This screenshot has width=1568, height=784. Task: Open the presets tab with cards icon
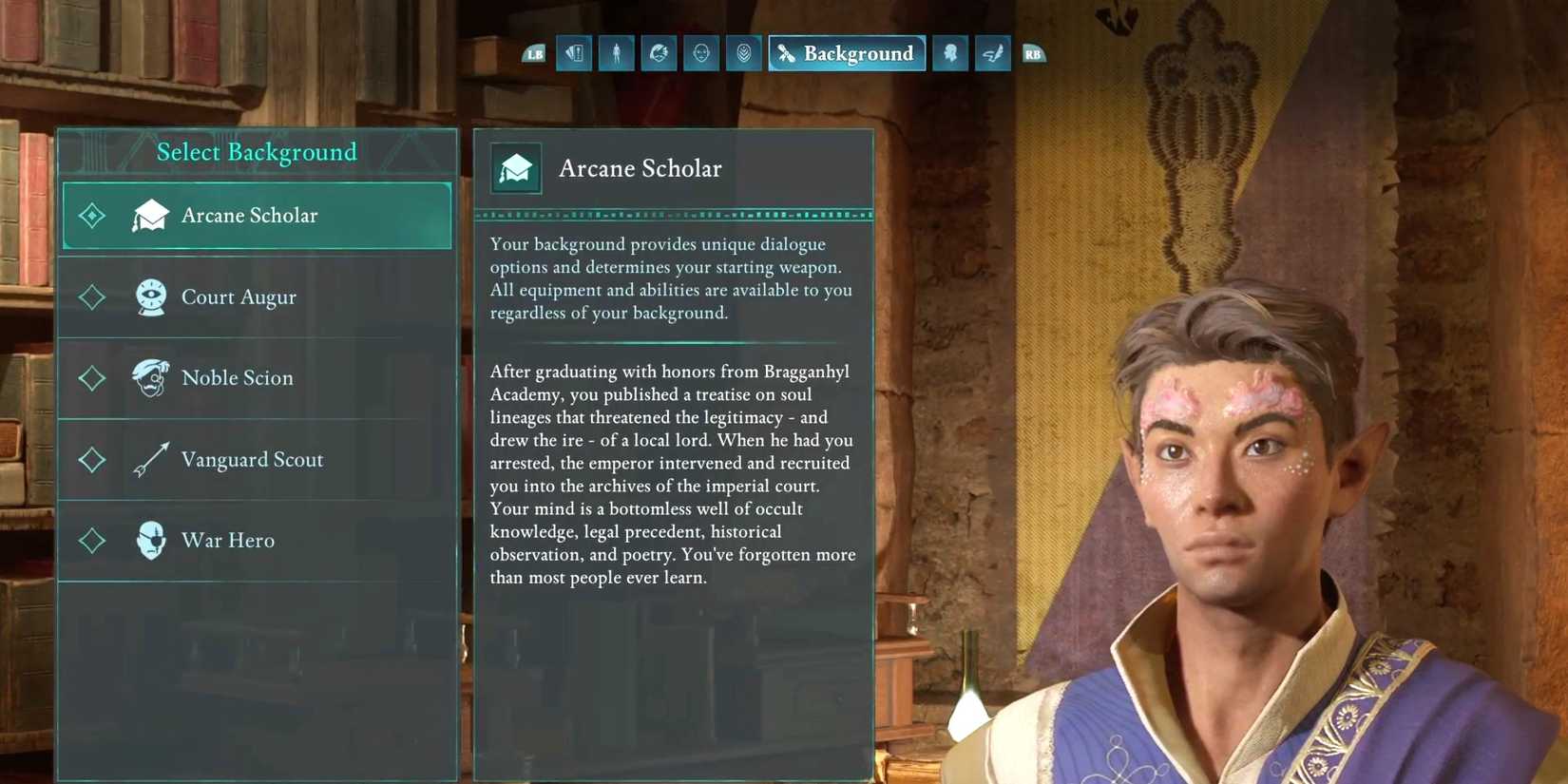click(574, 54)
